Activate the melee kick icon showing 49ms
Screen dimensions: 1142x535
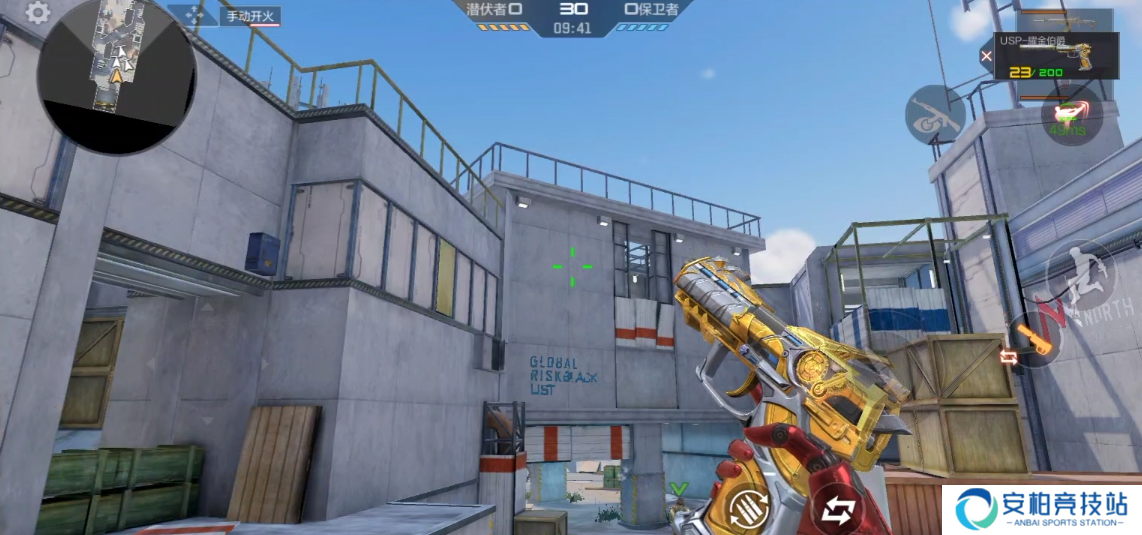[x=1071, y=115]
